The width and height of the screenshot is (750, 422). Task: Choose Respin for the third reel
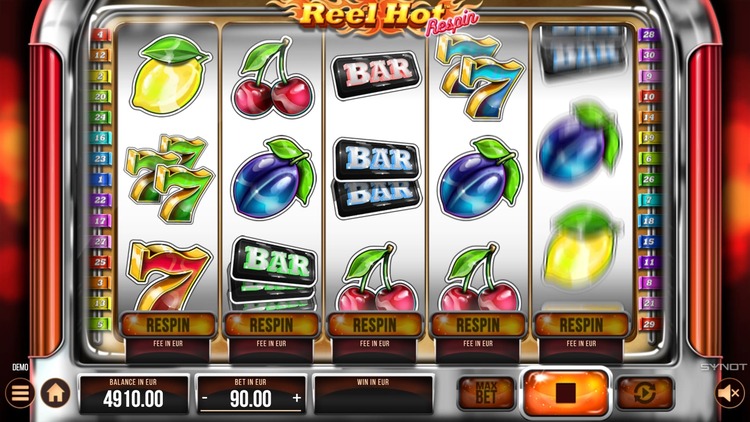[374, 325]
